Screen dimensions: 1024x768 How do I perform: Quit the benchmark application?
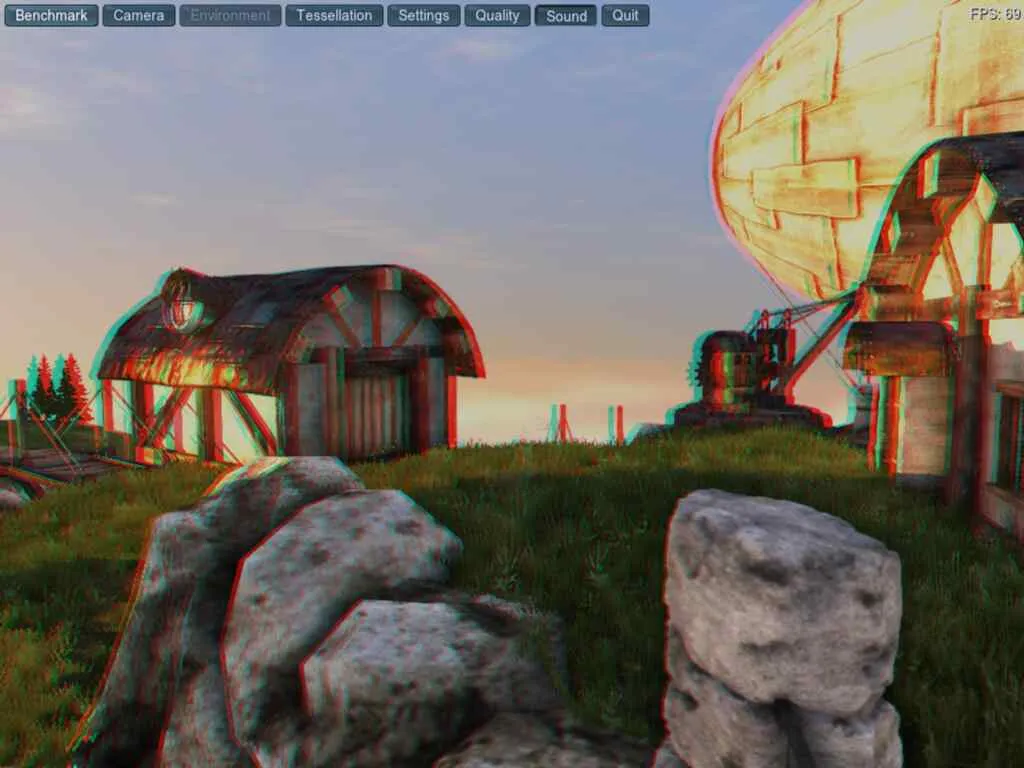pos(625,15)
